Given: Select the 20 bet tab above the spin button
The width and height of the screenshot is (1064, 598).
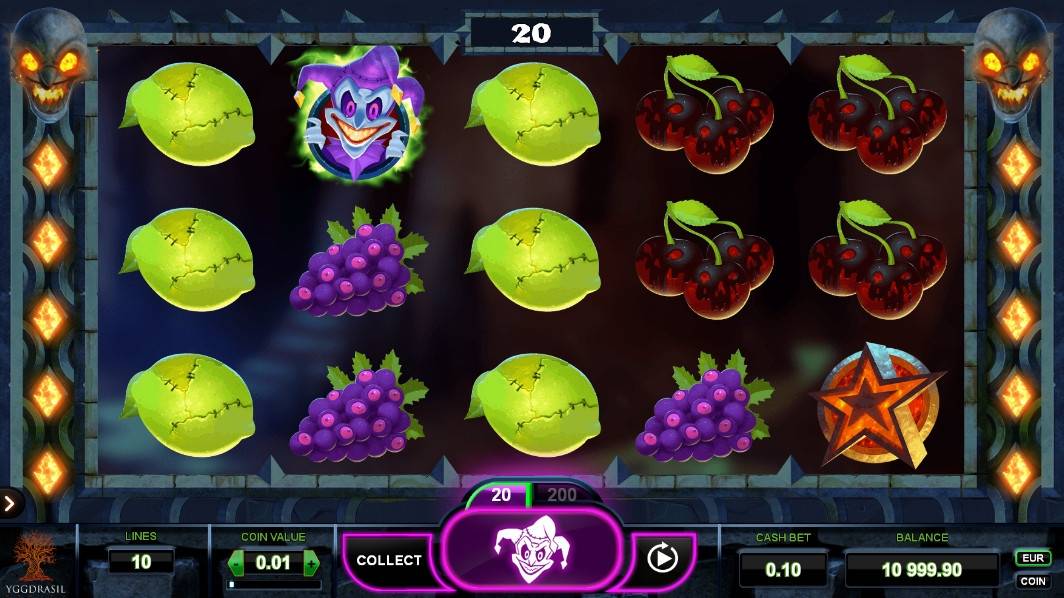Looking at the screenshot, I should click(x=501, y=495).
